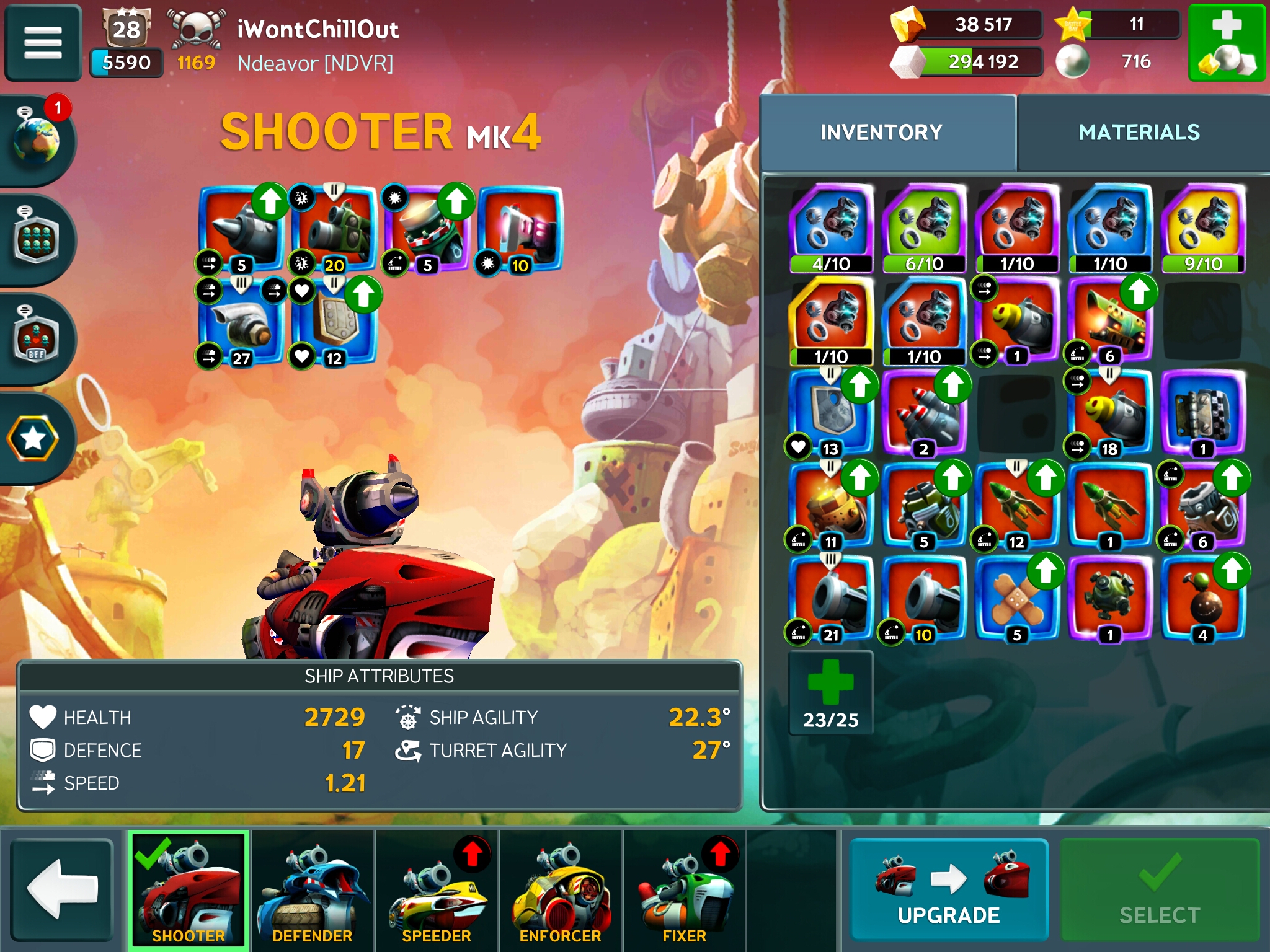Select the equipped level 27 turbo item
The width and height of the screenshot is (1270, 952).
point(242,322)
